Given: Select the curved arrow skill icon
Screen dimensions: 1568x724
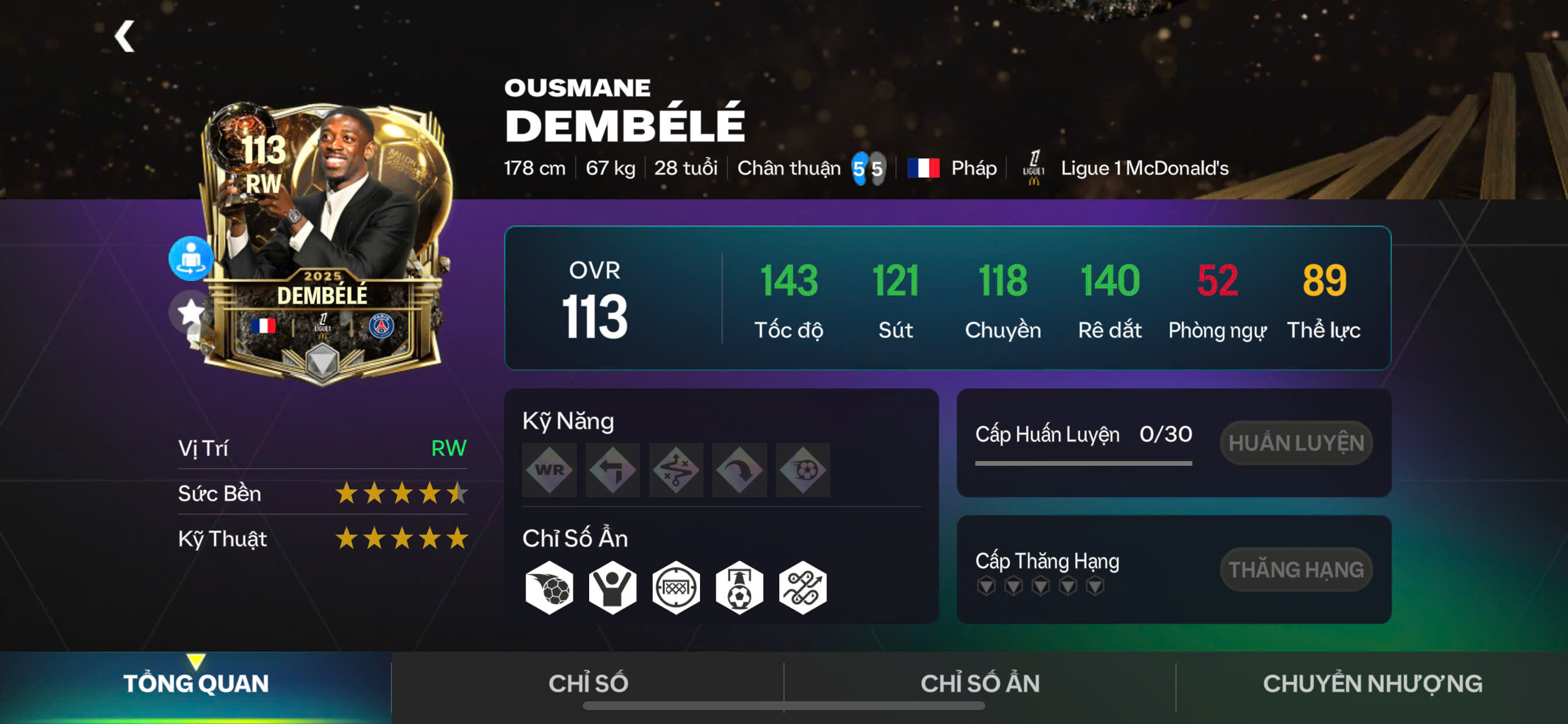Looking at the screenshot, I should (x=739, y=470).
